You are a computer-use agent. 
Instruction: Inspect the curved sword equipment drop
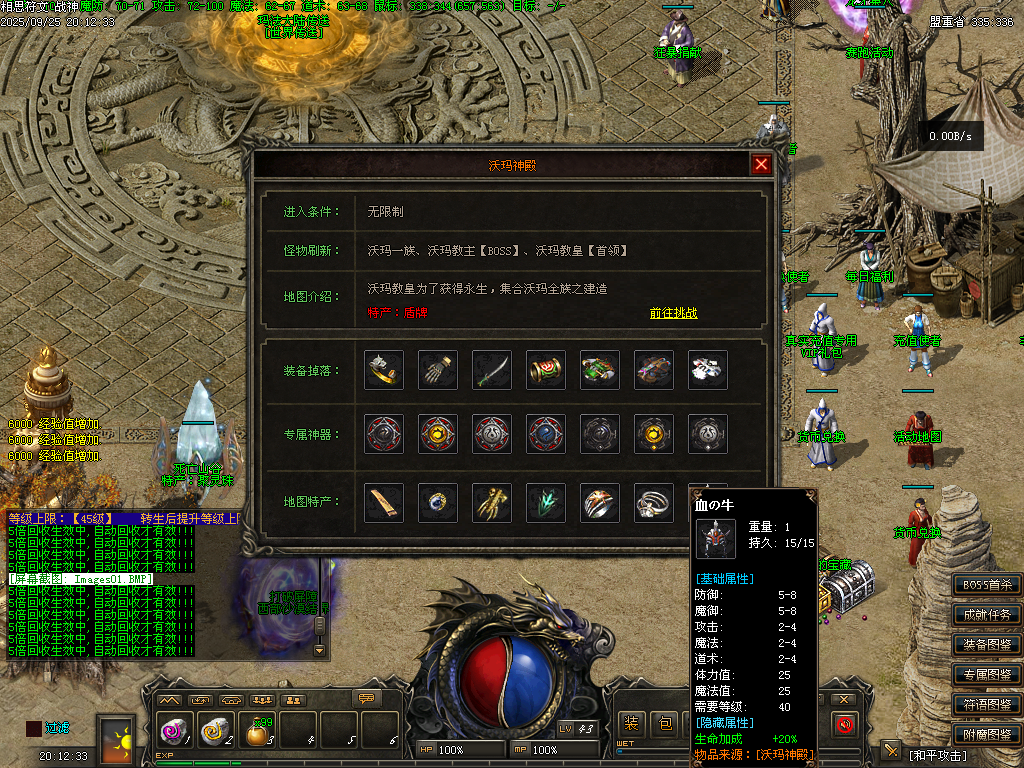coord(492,370)
